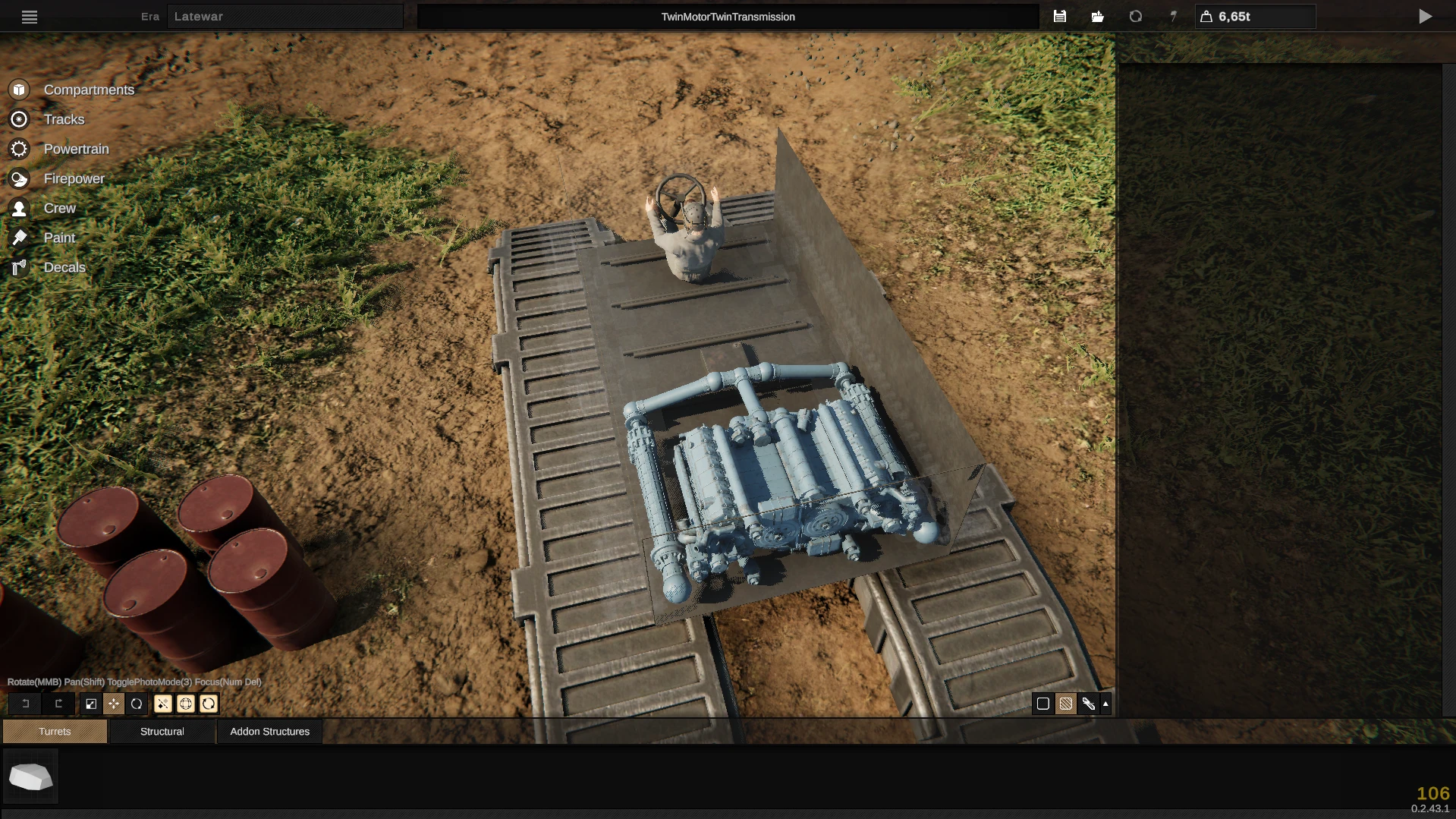Select the Move gizmo tool
This screenshot has width=1456, height=819.
pyautogui.click(x=114, y=704)
